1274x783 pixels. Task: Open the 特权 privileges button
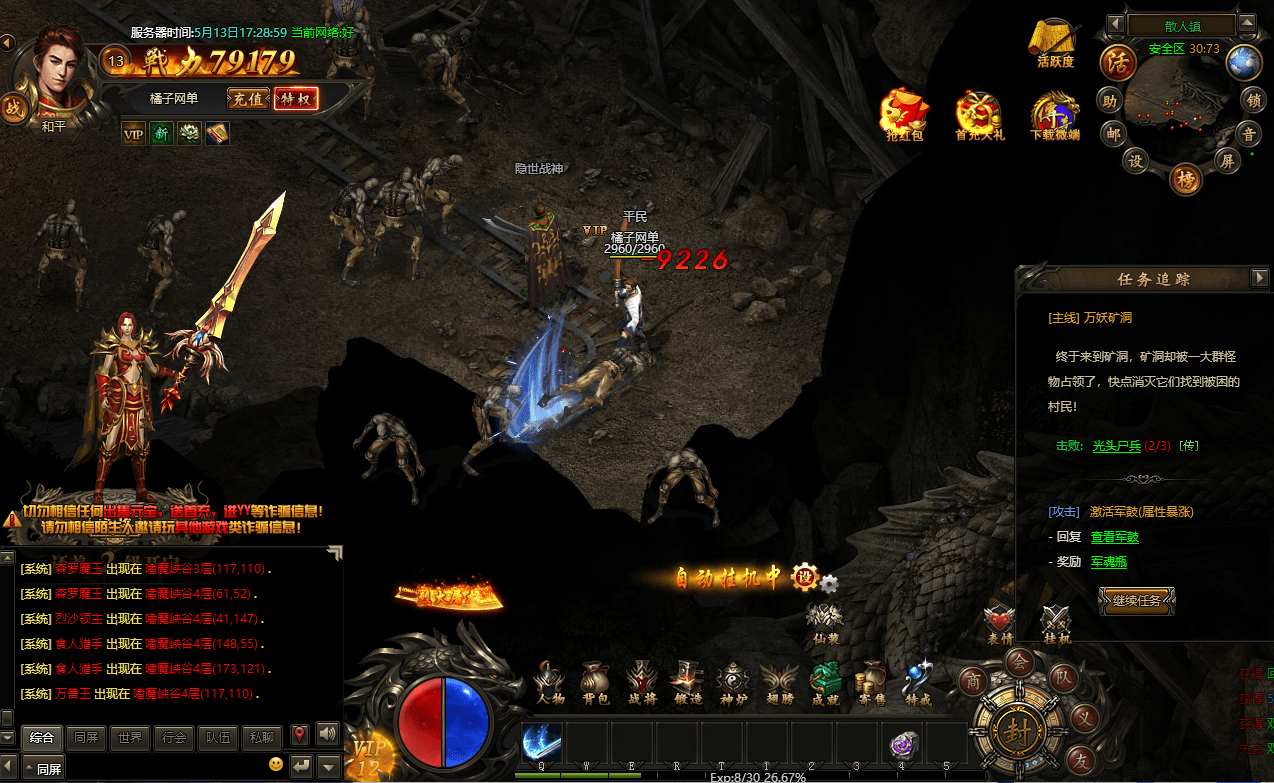coord(297,98)
